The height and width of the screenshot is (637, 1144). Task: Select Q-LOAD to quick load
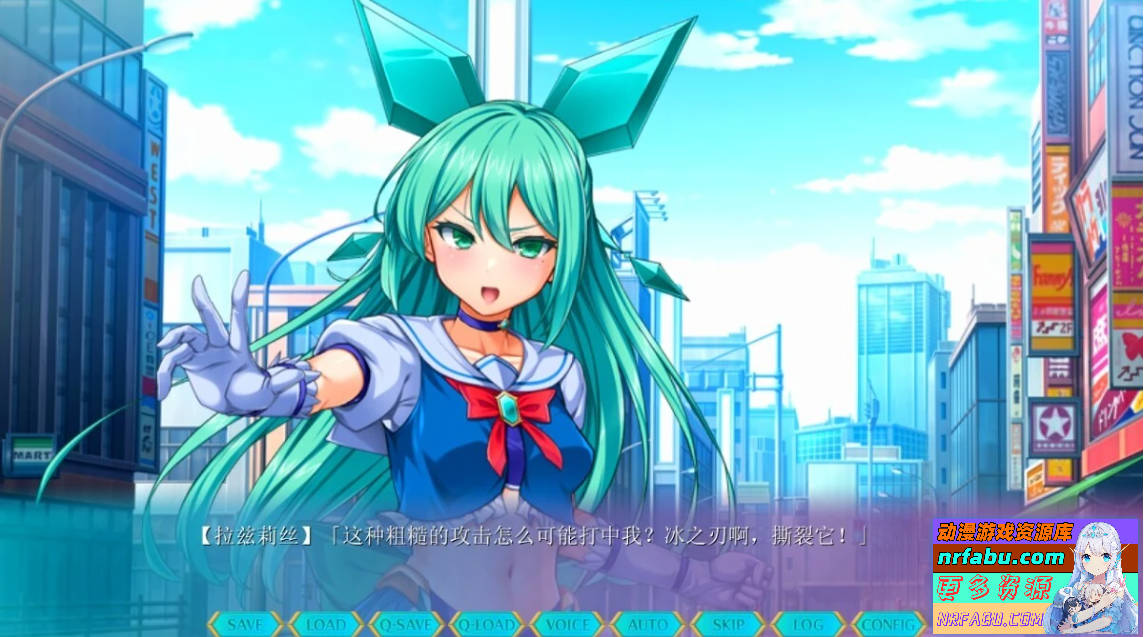tap(487, 624)
